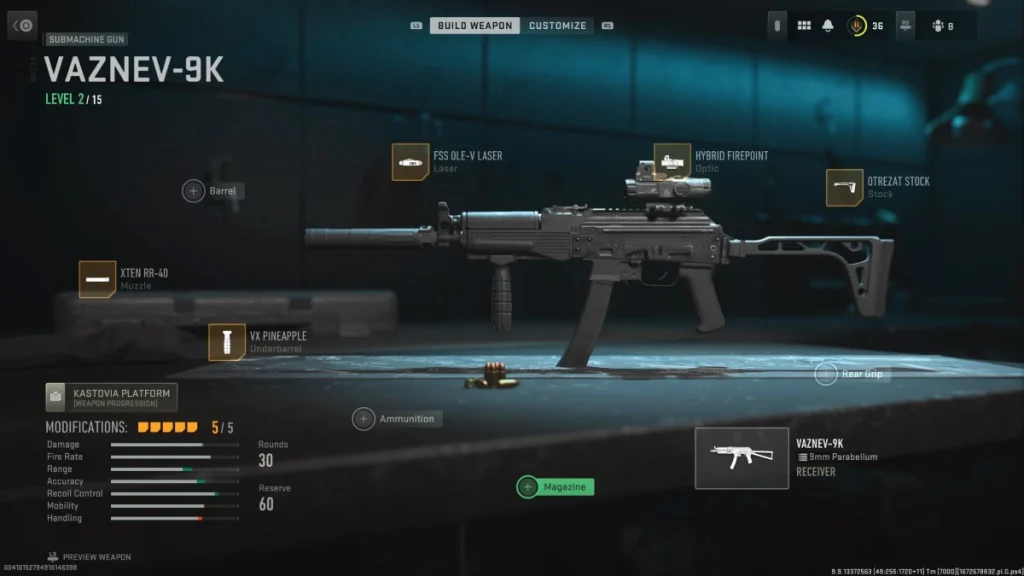The image size is (1024, 576).
Task: Choose the FSS OLE-V Laser slot
Action: click(x=410, y=162)
